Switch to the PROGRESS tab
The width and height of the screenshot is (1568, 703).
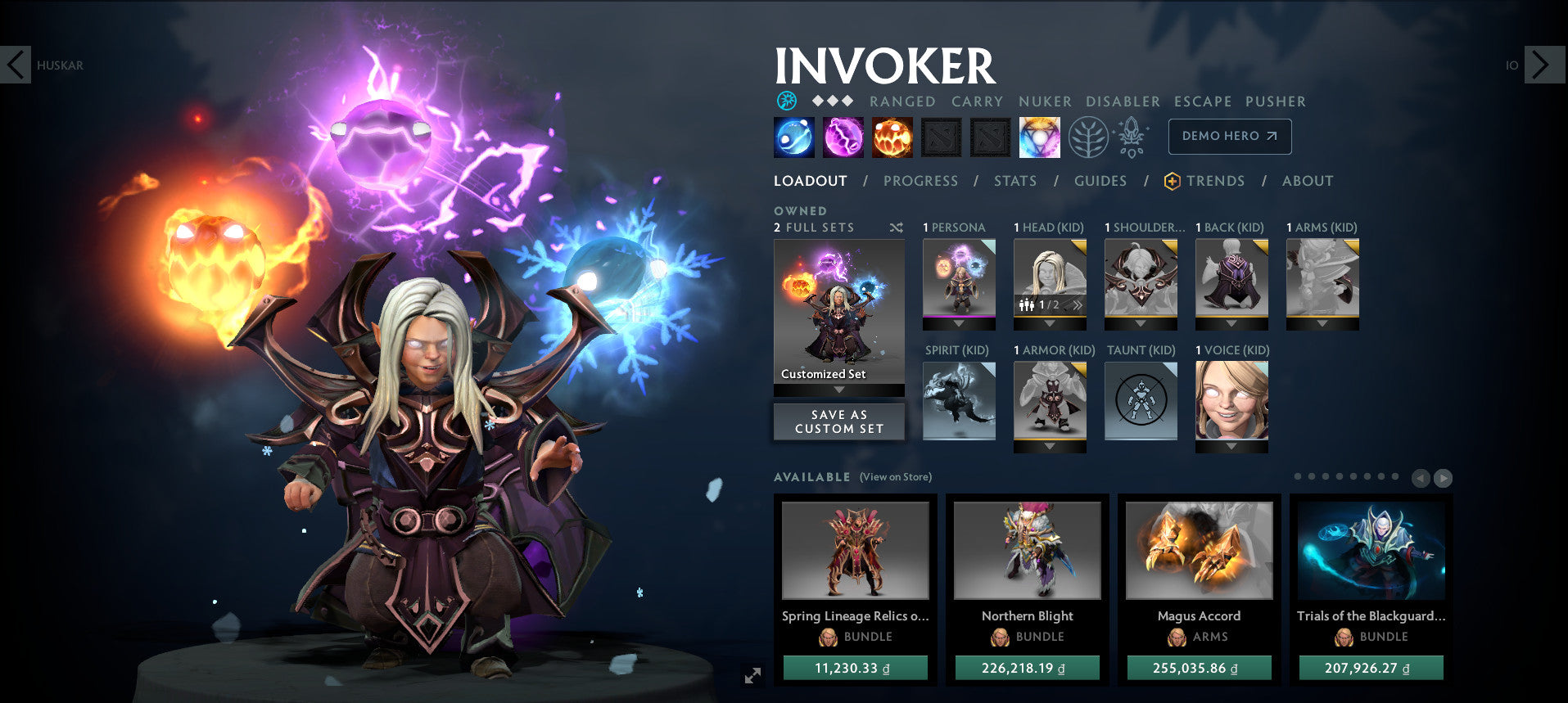click(920, 181)
